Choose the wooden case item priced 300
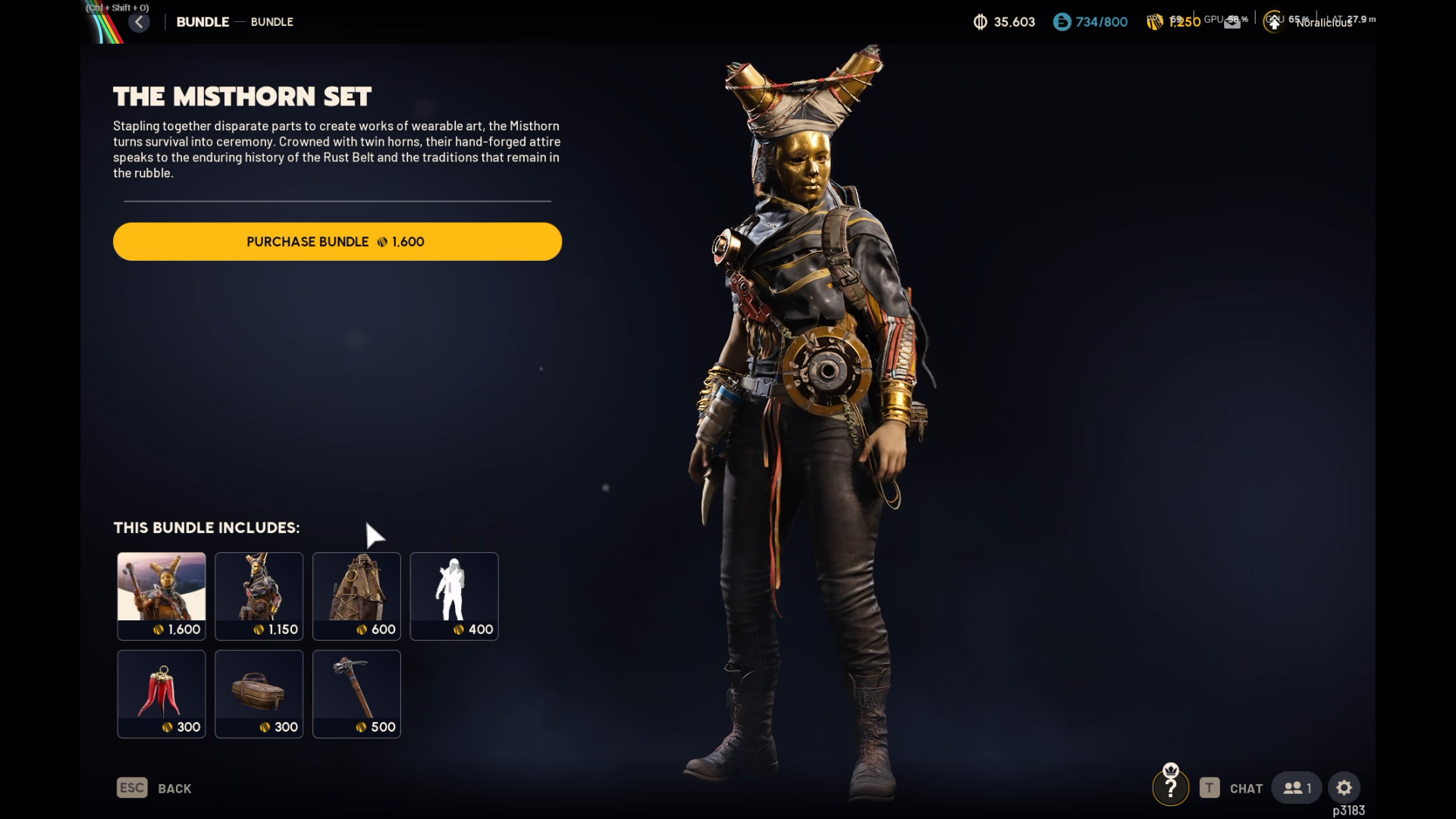The width and height of the screenshot is (1456, 819). [x=259, y=693]
